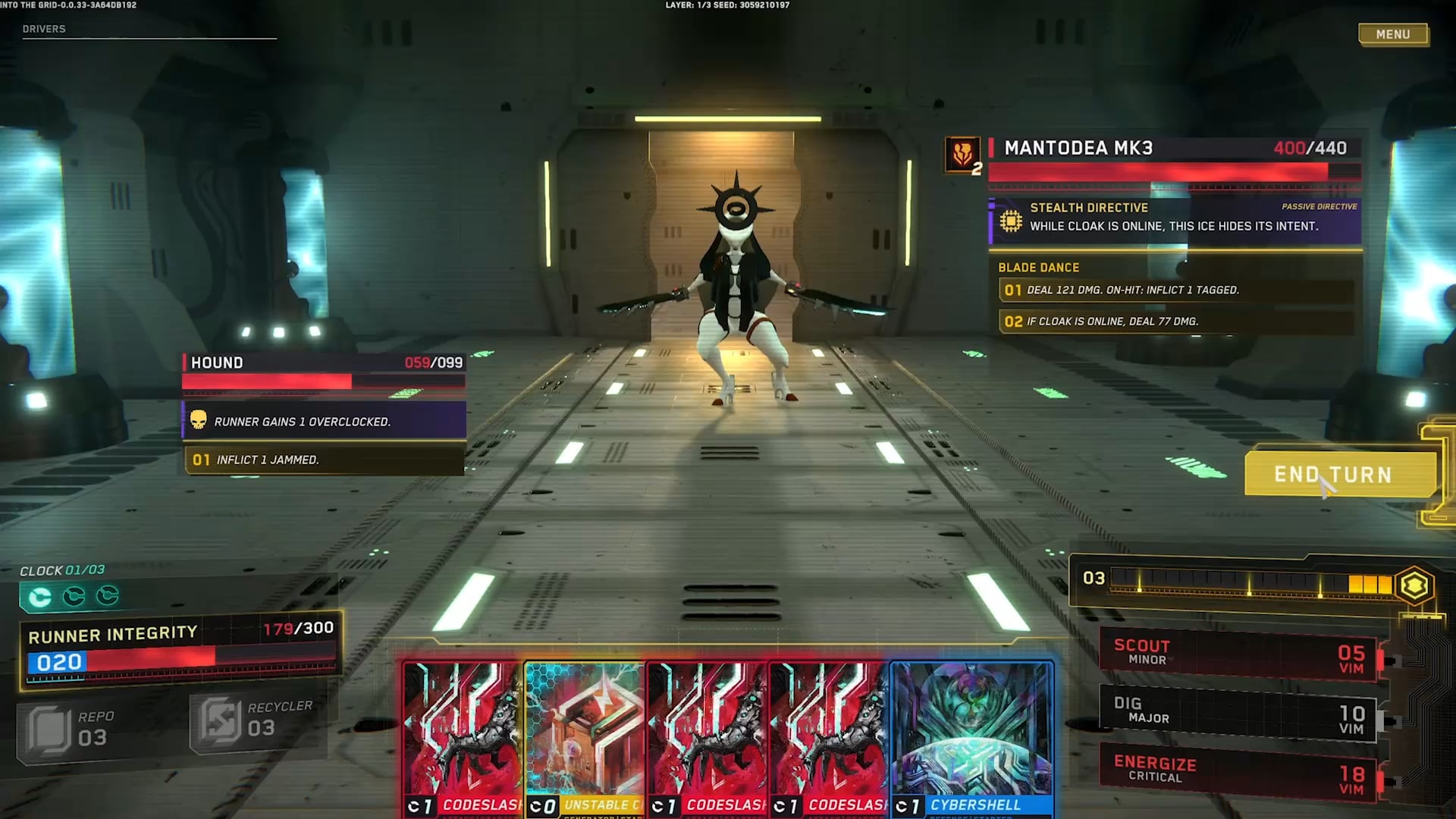Viewport: 1456px width, 819px height.
Task: Use the Dig Major action
Action: coord(1238,712)
